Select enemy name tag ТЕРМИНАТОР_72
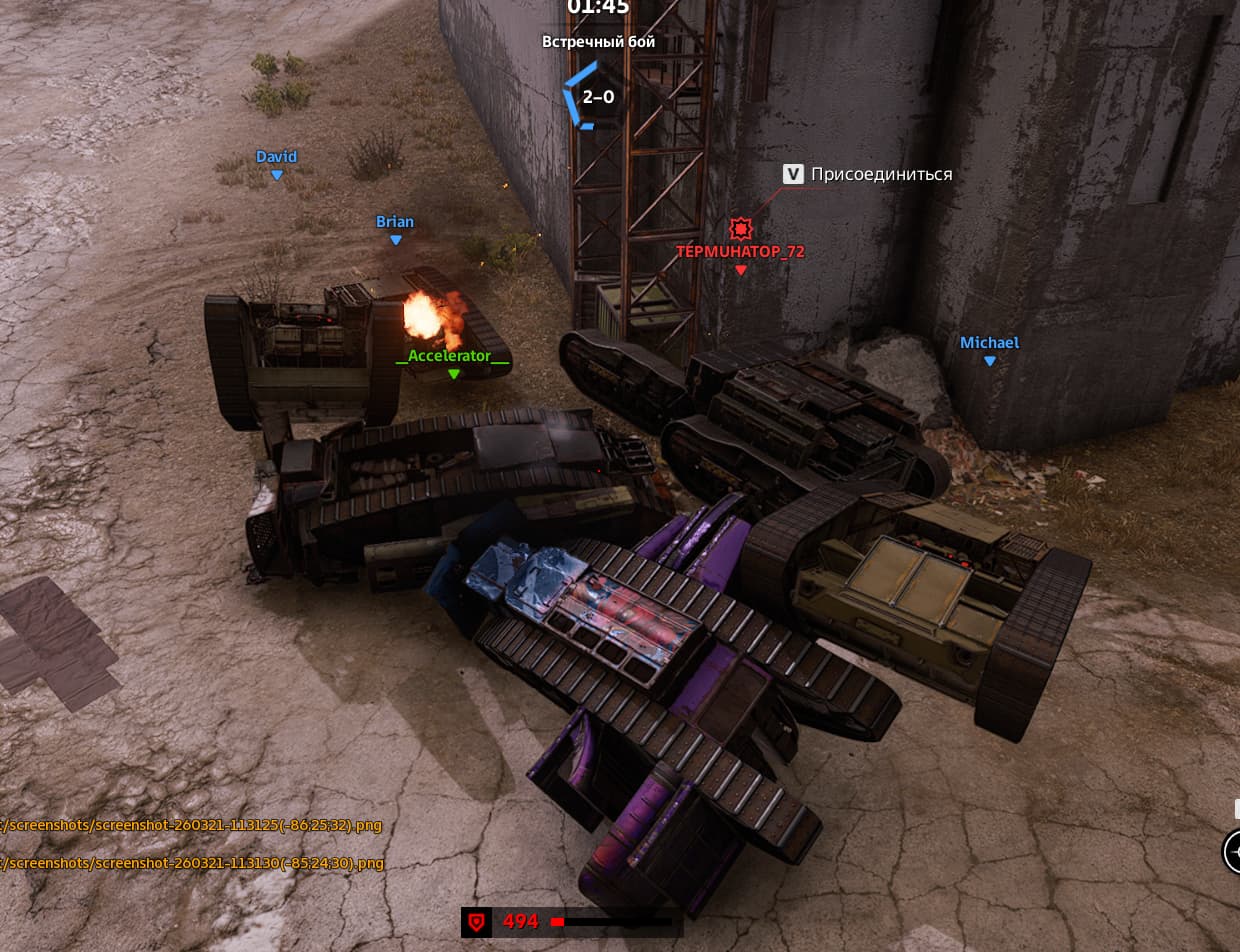 click(x=740, y=252)
